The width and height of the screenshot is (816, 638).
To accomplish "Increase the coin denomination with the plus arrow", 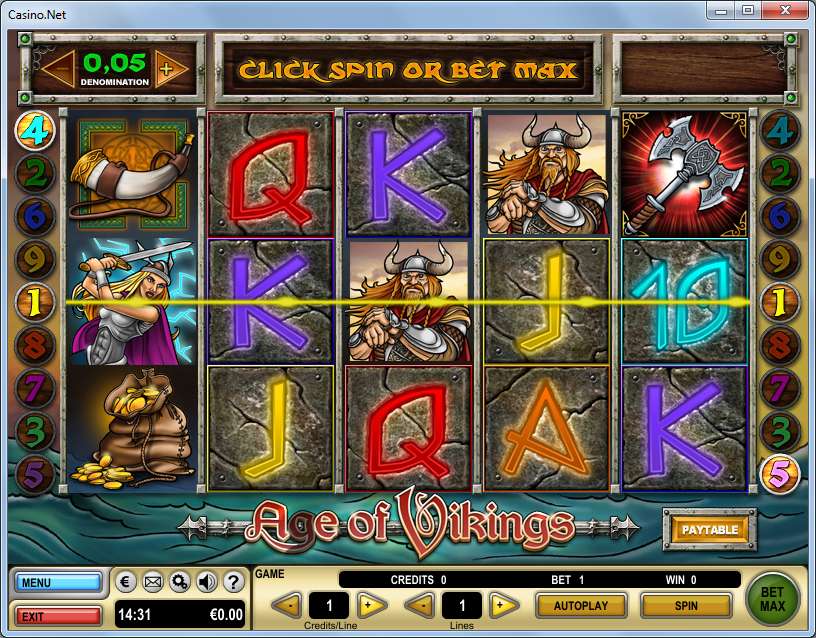I will tap(166, 69).
